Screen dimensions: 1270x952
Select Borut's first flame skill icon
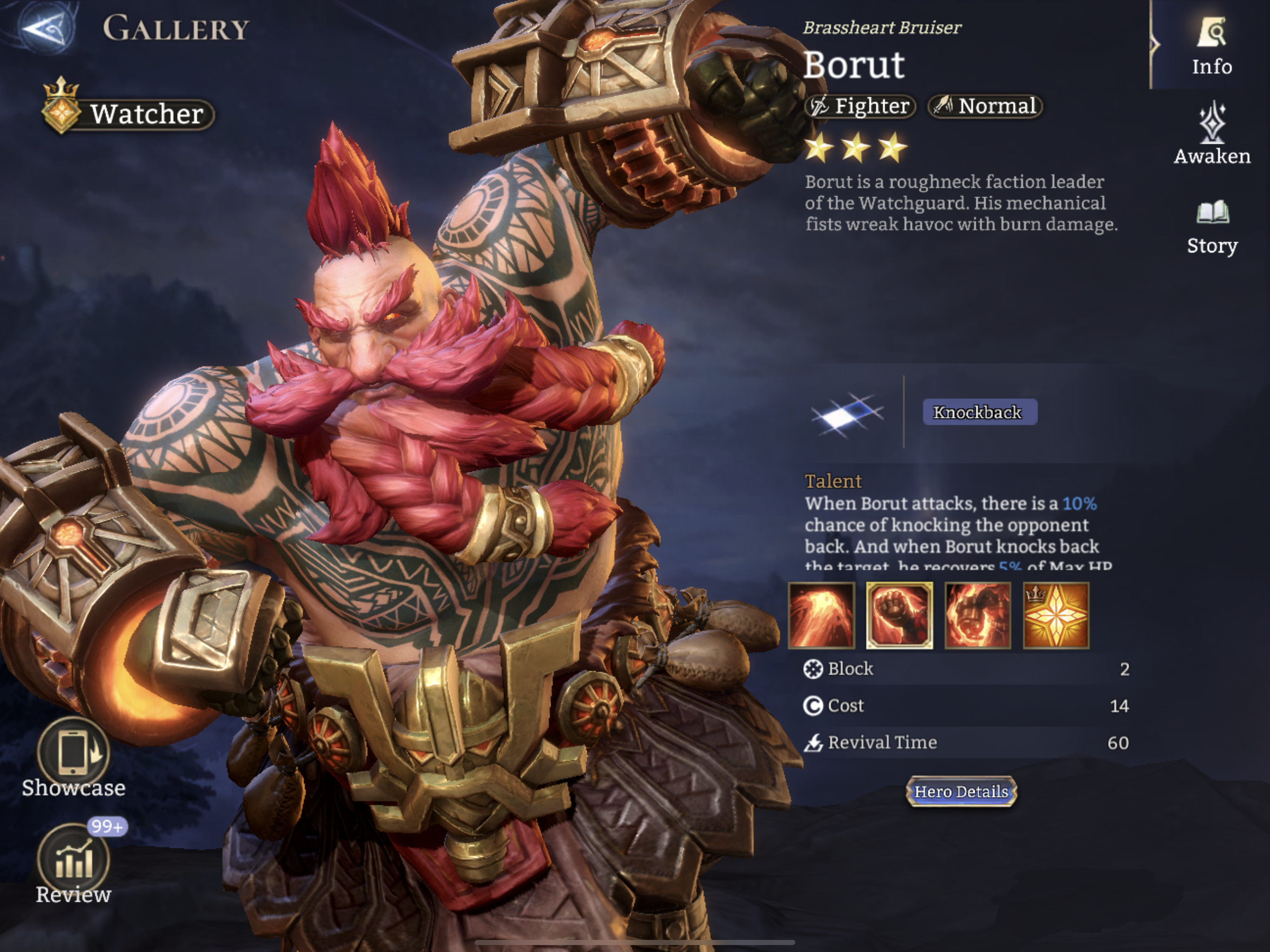click(822, 615)
